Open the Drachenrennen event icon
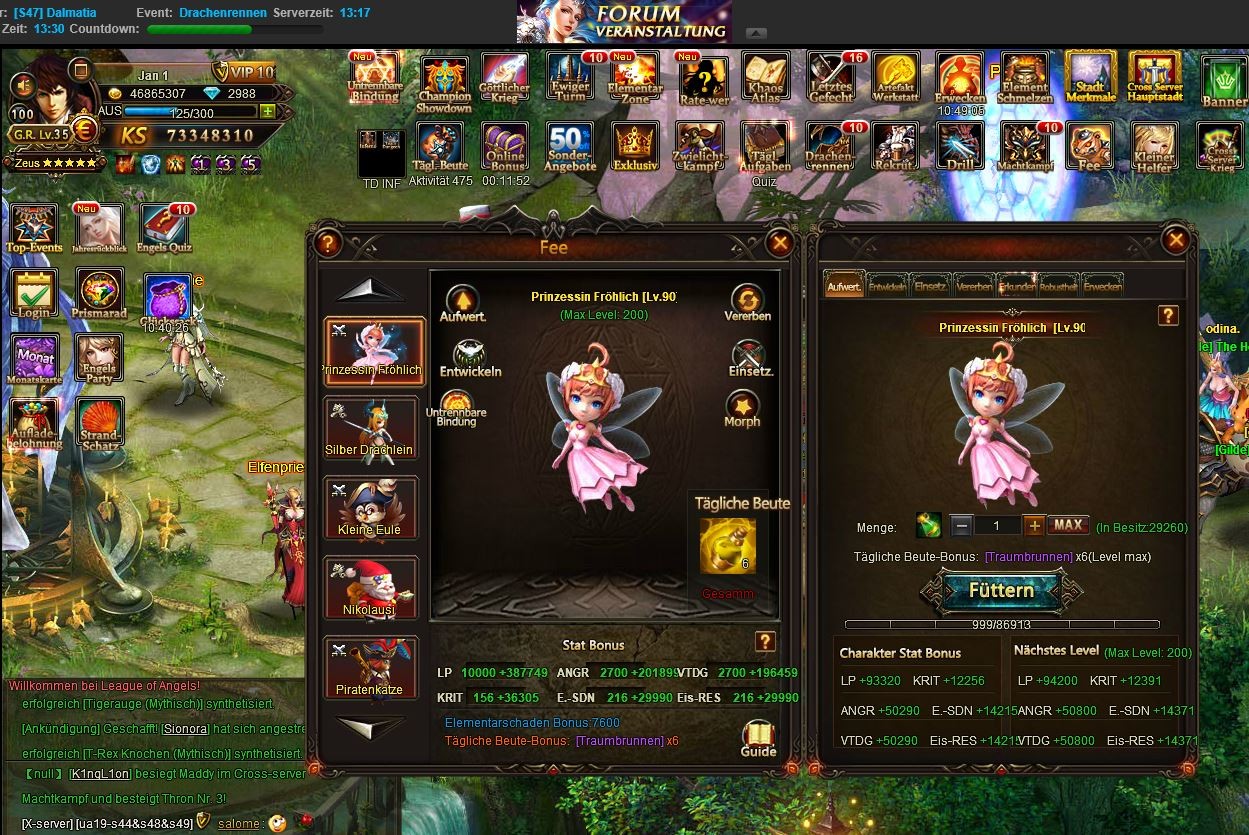 pyautogui.click(x=830, y=147)
